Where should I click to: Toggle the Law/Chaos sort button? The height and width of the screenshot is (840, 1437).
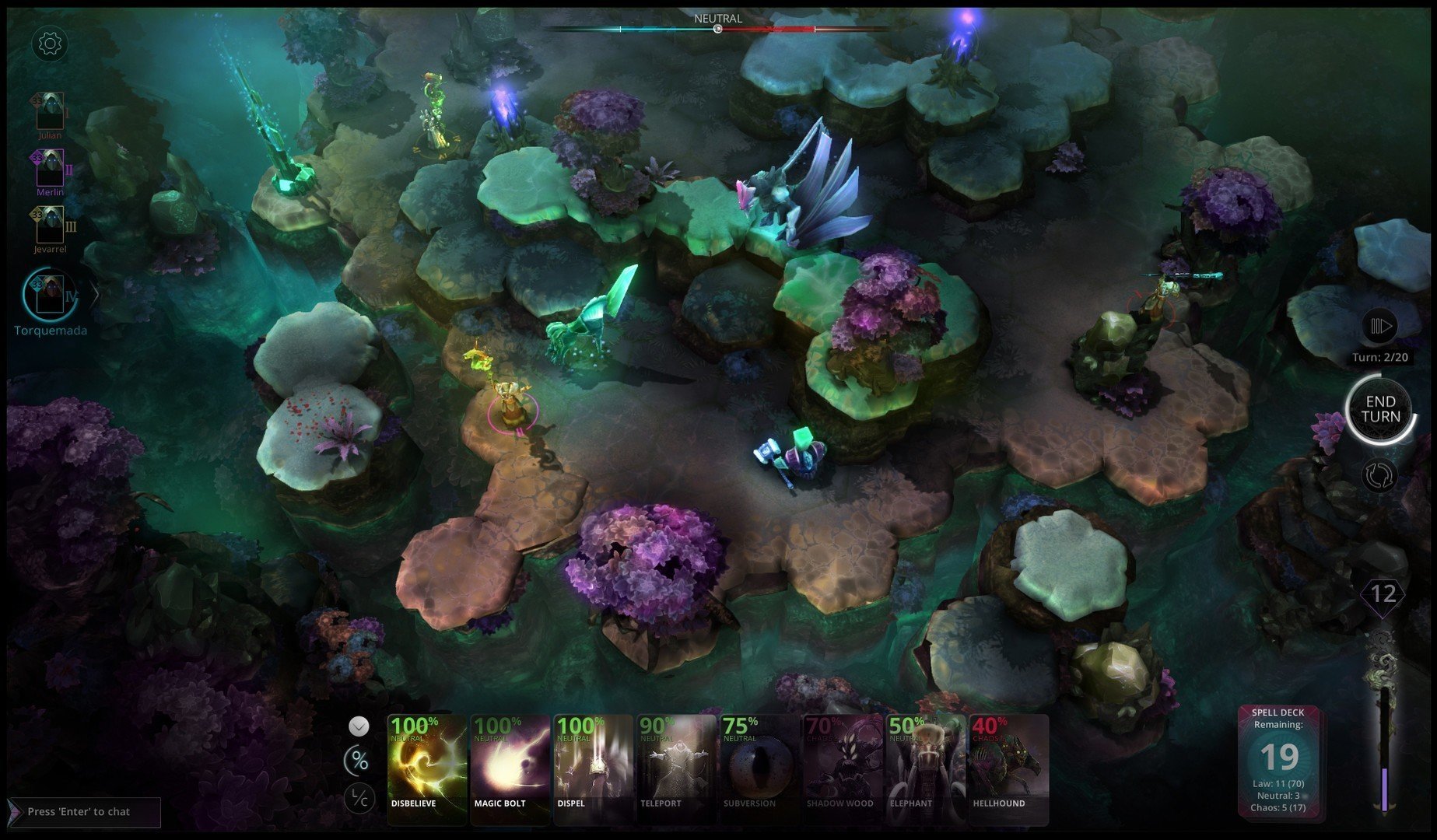(x=359, y=798)
